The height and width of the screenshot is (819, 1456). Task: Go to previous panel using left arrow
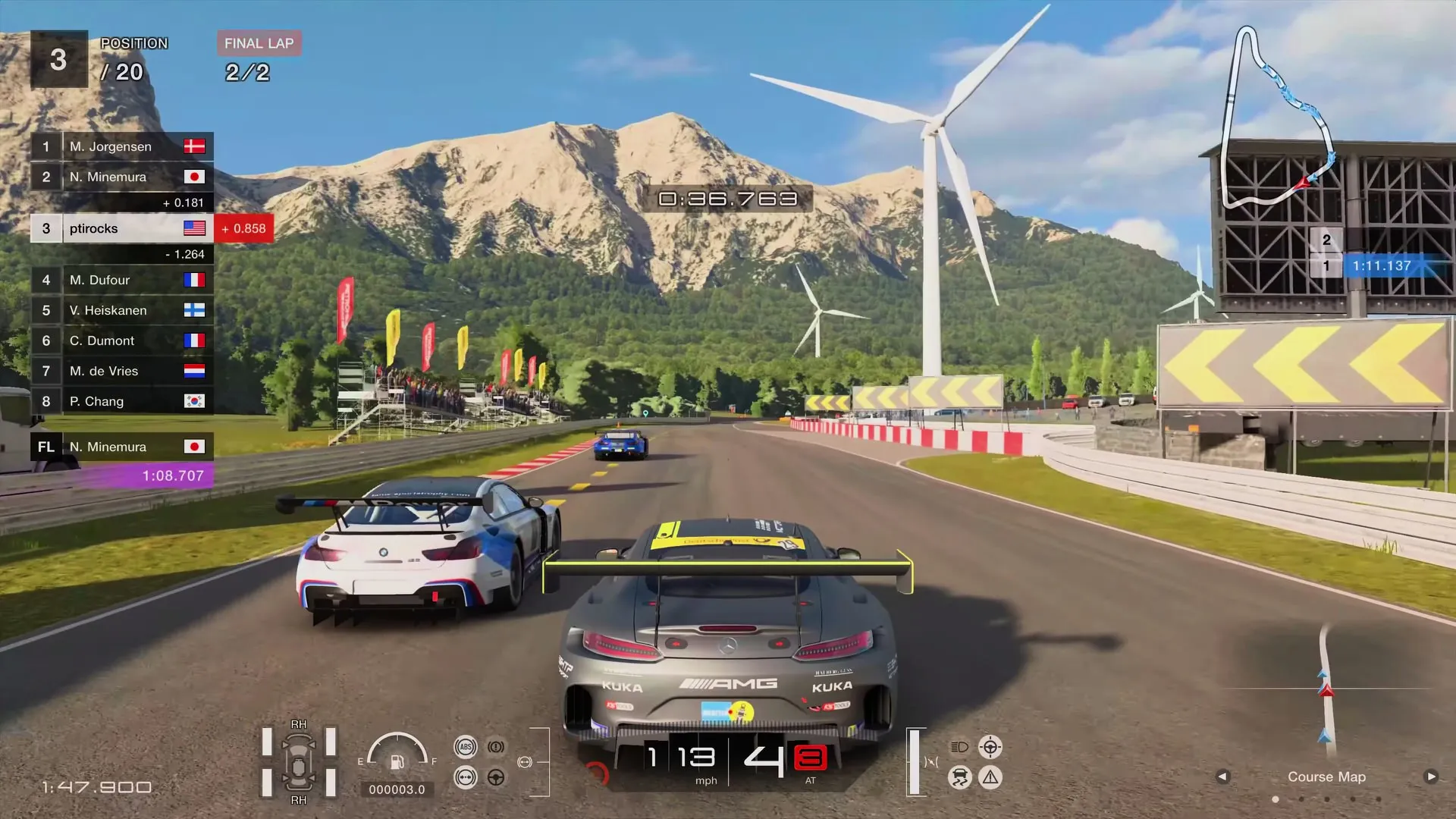click(1222, 777)
